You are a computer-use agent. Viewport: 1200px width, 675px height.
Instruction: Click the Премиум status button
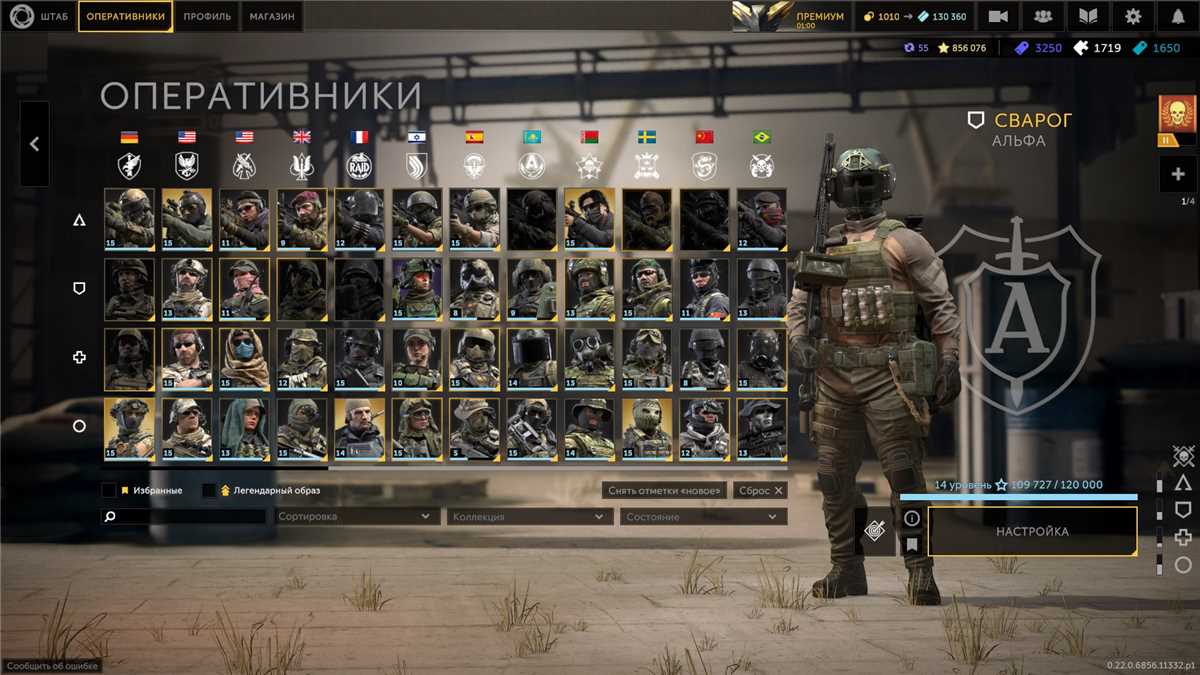pyautogui.click(x=790, y=17)
